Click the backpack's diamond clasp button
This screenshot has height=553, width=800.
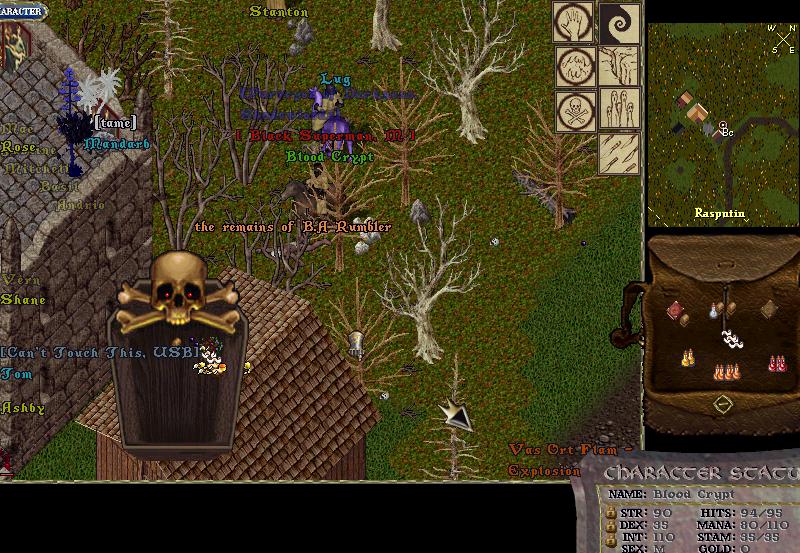[x=722, y=404]
